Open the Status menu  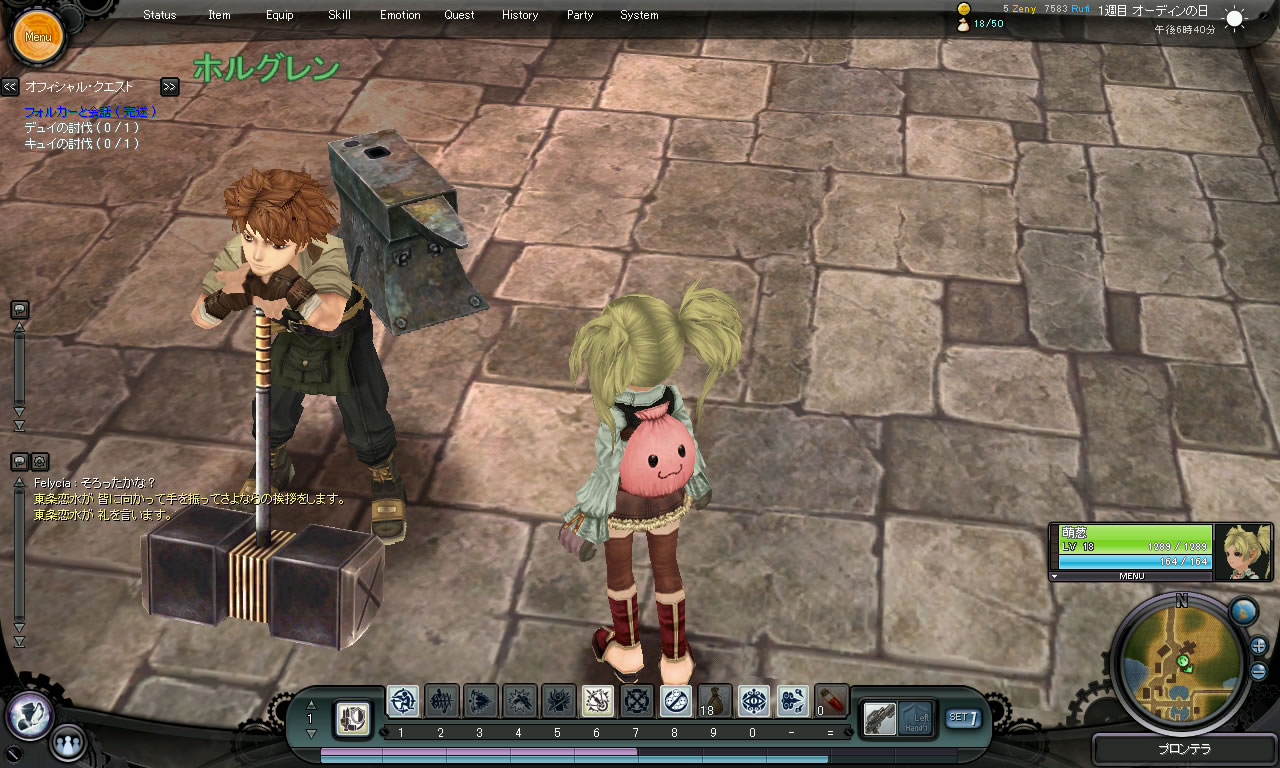(x=159, y=15)
